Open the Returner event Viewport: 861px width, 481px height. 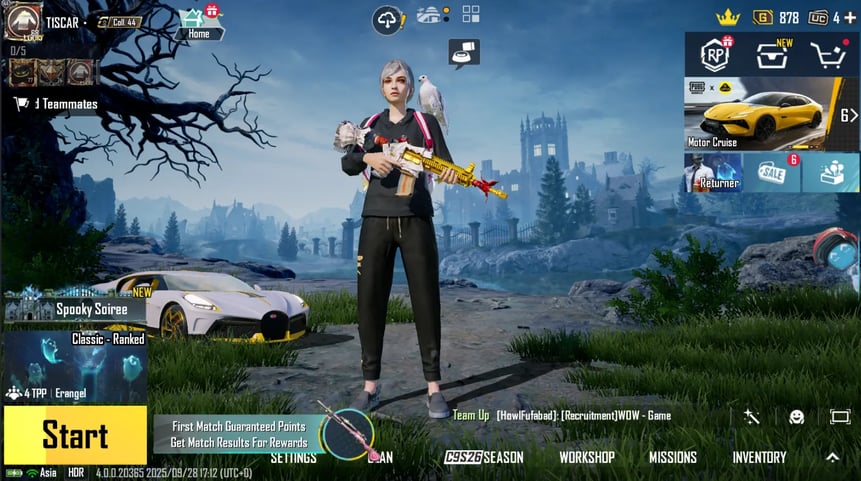(713, 172)
